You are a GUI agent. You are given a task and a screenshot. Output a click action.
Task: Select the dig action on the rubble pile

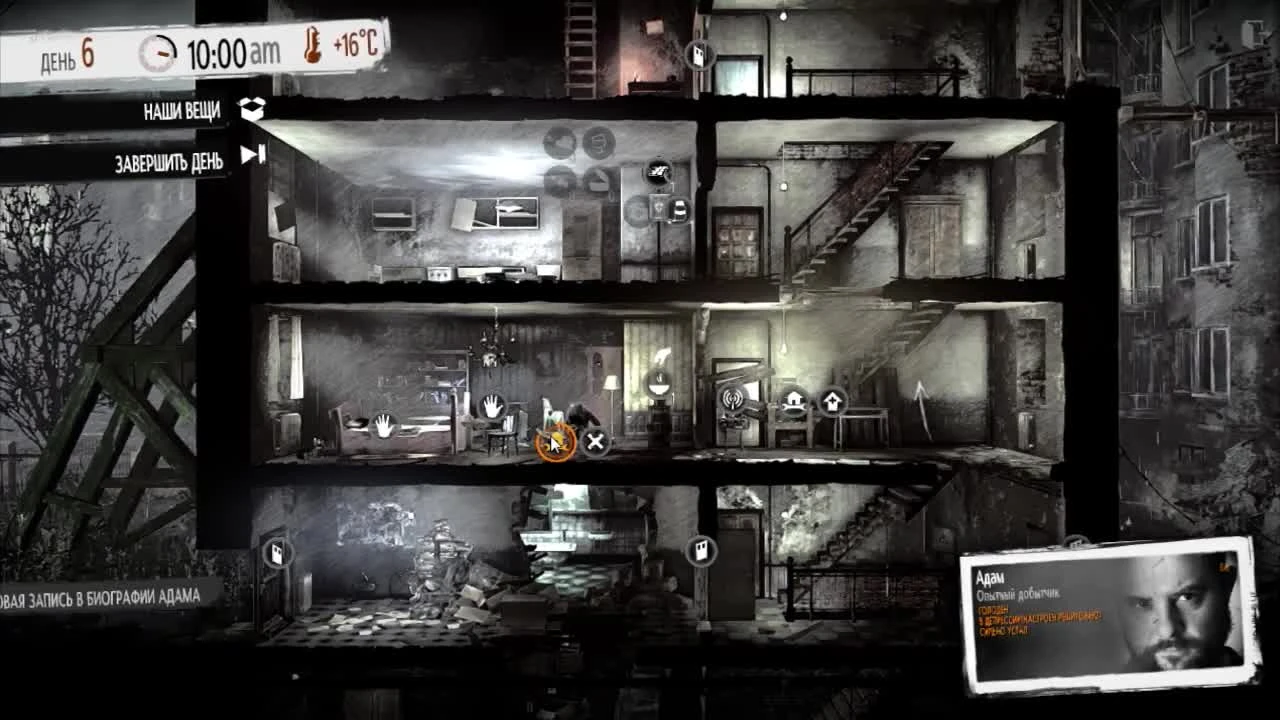click(x=555, y=440)
